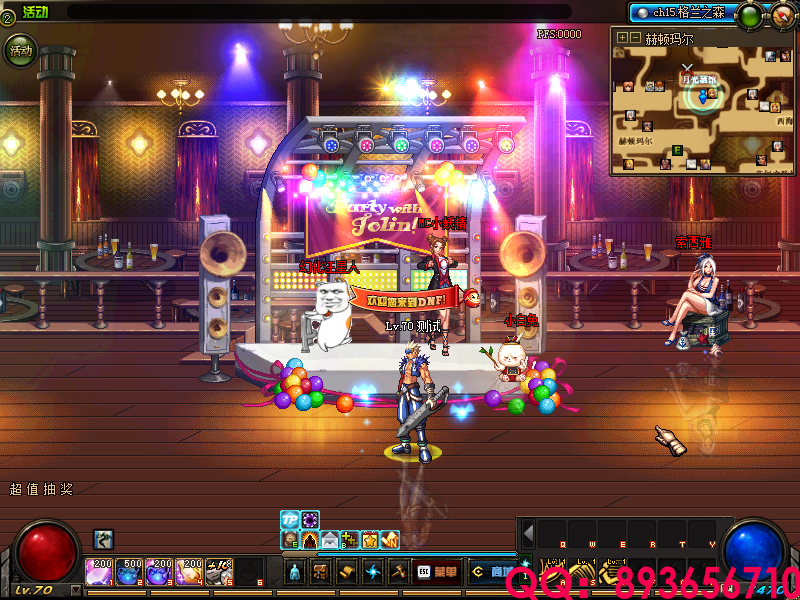This screenshot has height=600, width=800.
Task: Click the small buff icon above health orb
Action: [103, 539]
